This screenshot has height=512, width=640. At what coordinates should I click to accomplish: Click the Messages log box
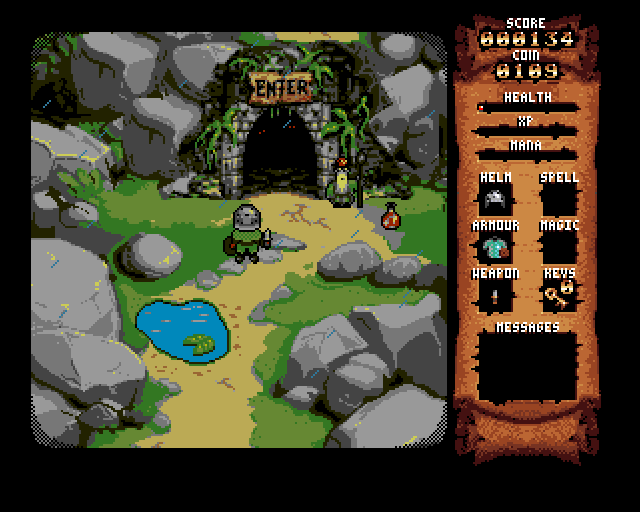pyautogui.click(x=528, y=367)
